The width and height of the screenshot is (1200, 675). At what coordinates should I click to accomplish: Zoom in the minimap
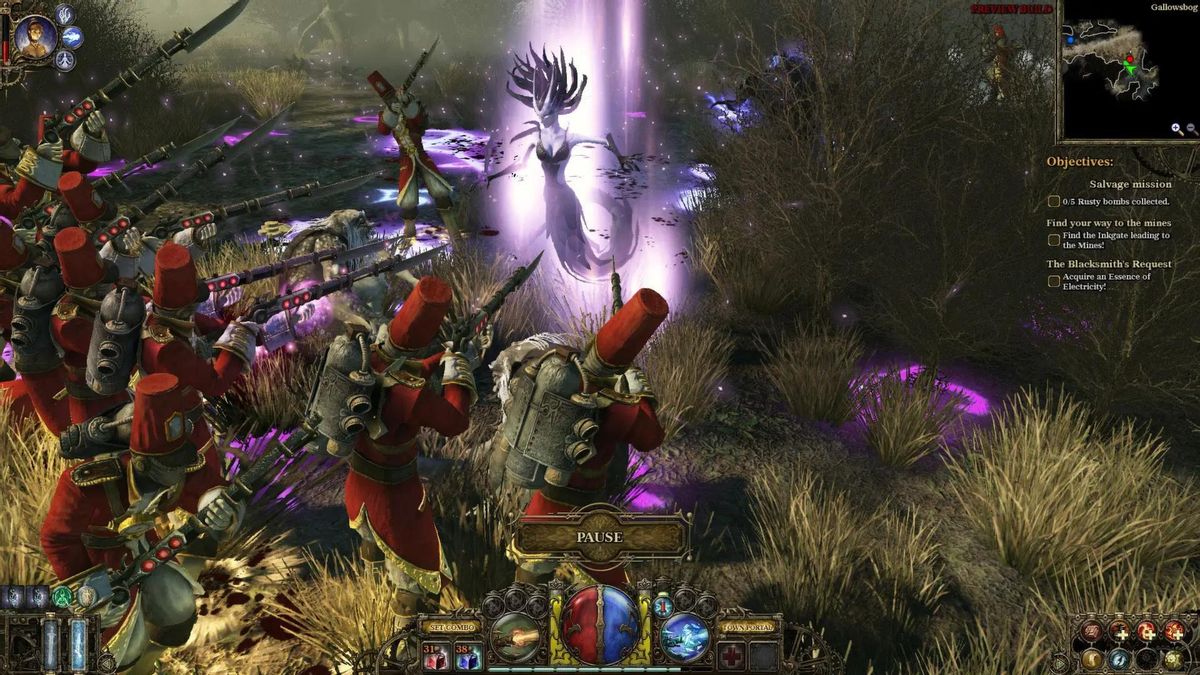[x=1177, y=129]
